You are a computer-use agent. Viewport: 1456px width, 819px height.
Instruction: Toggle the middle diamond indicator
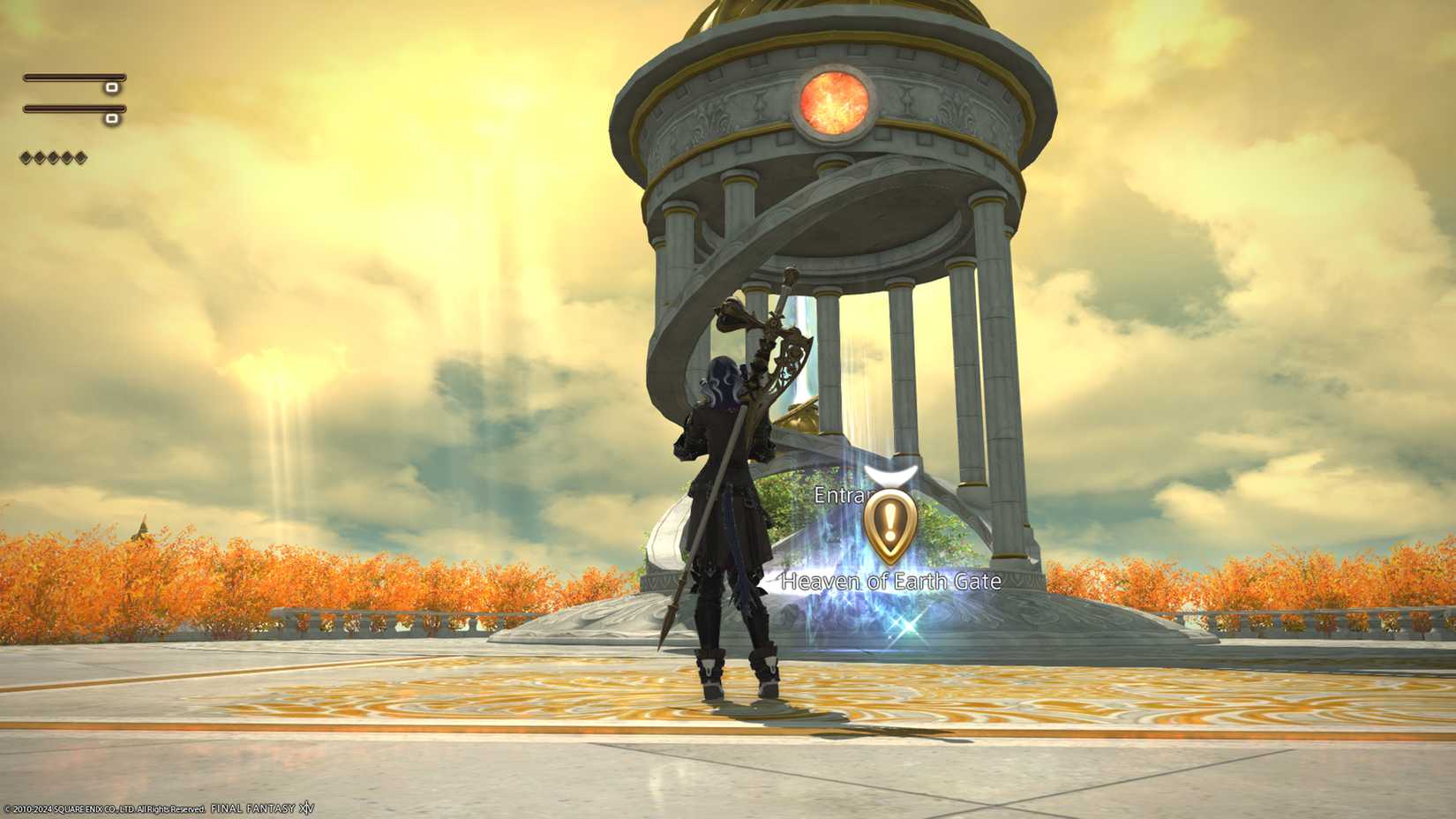tap(53, 156)
